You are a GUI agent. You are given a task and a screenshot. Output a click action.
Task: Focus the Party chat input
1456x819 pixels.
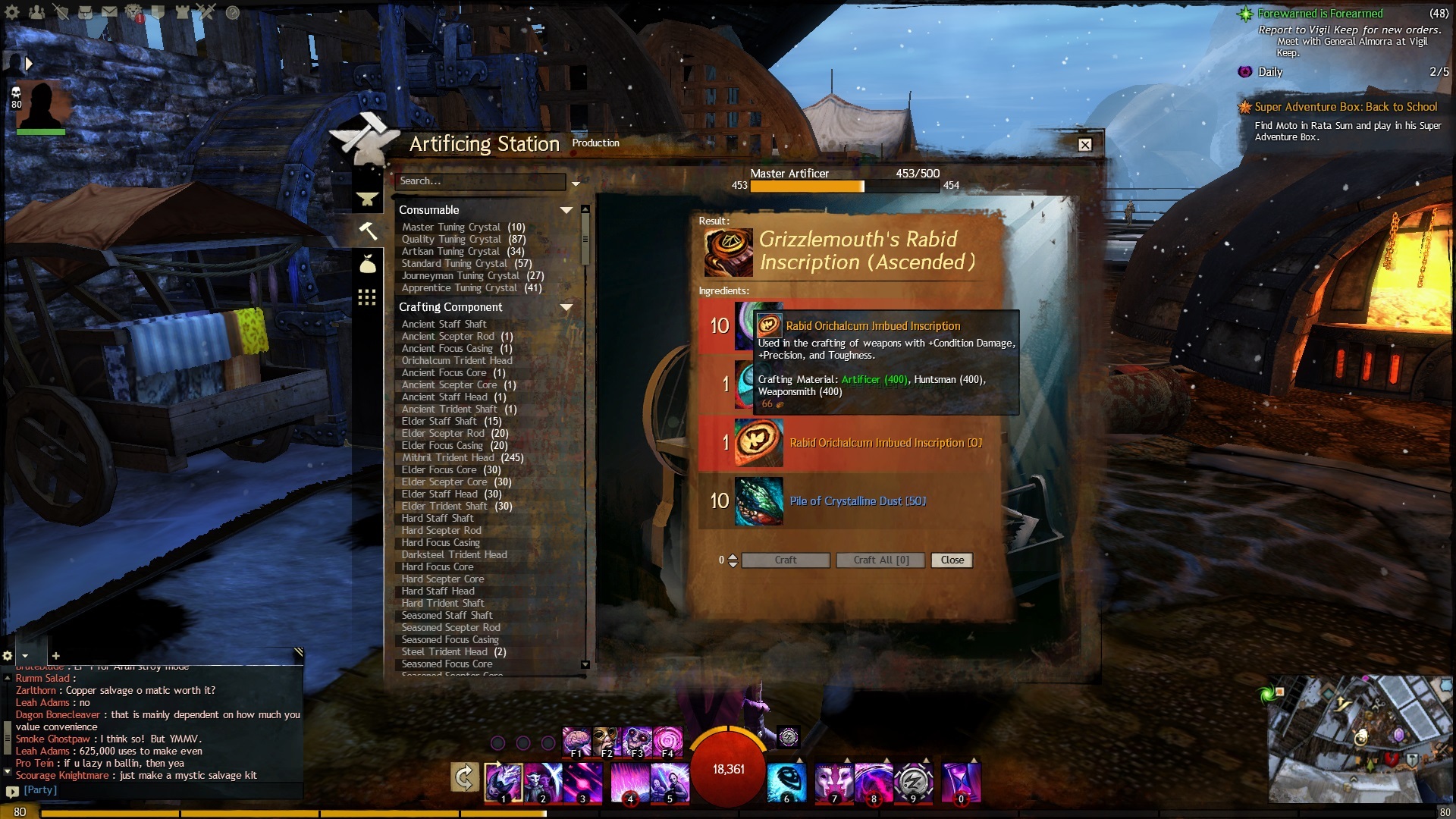[152, 790]
